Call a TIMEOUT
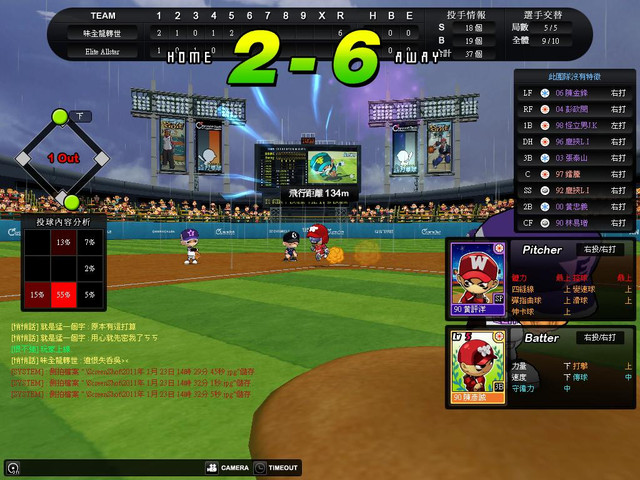 276,467
